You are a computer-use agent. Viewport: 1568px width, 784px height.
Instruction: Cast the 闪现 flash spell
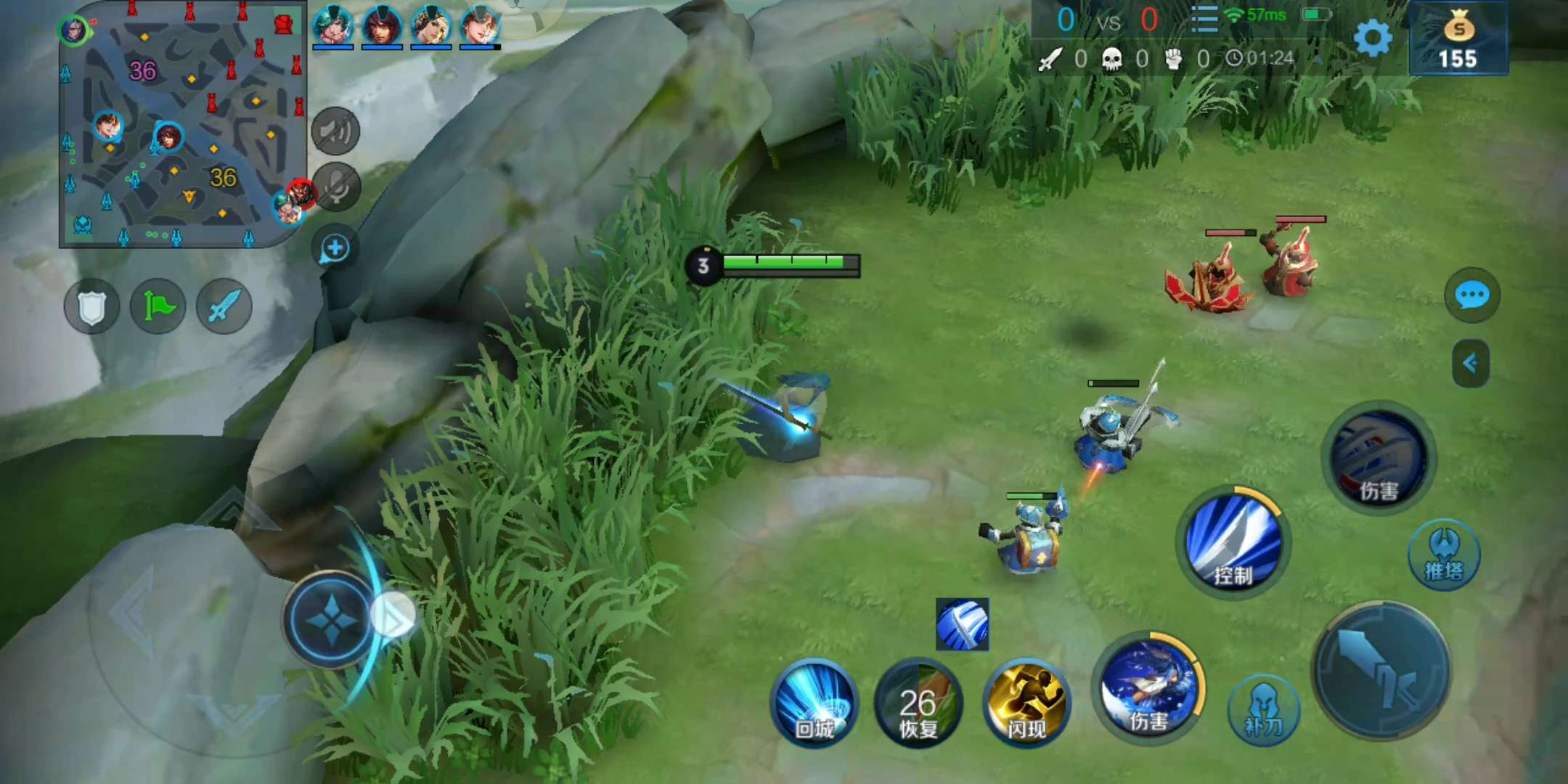(1026, 703)
